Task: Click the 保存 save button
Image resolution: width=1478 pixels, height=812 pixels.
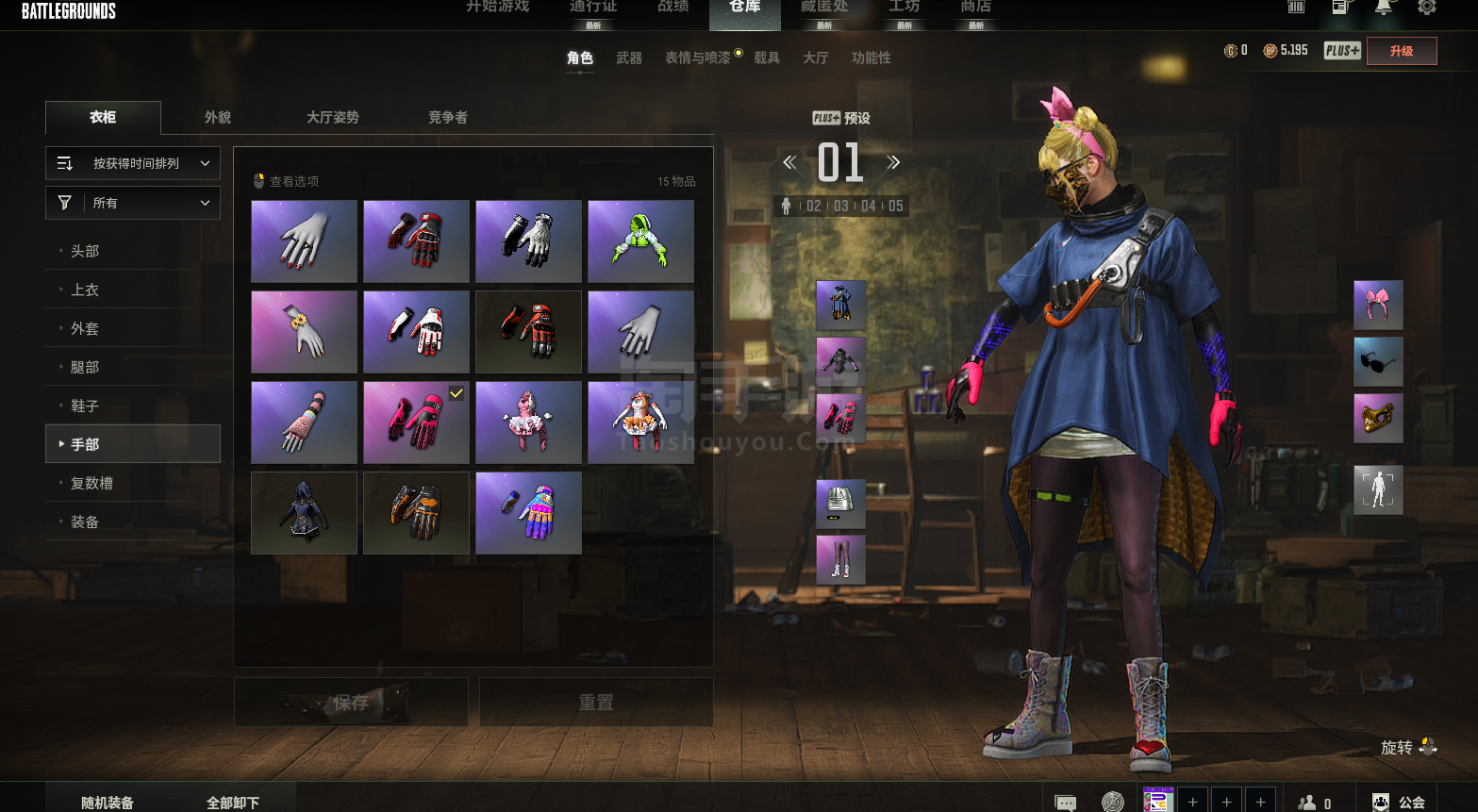Action: (351, 703)
